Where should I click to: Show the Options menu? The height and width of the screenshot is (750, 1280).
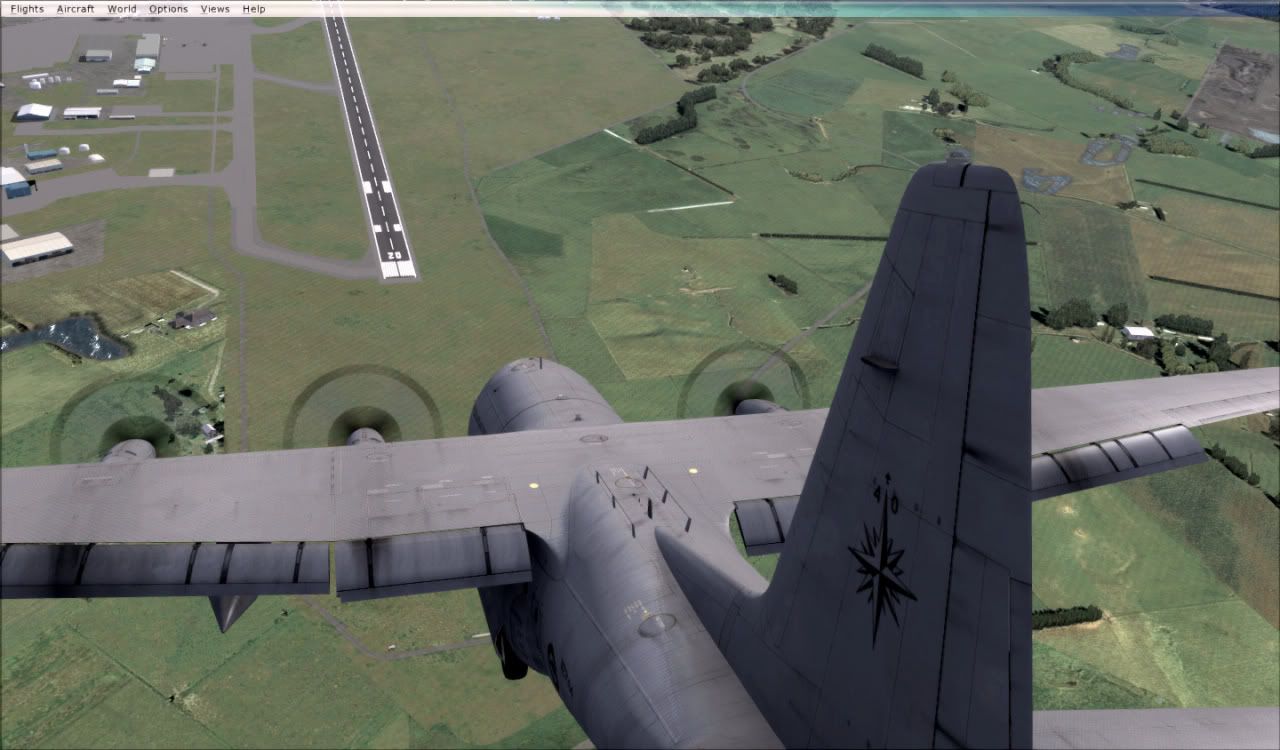tap(168, 9)
